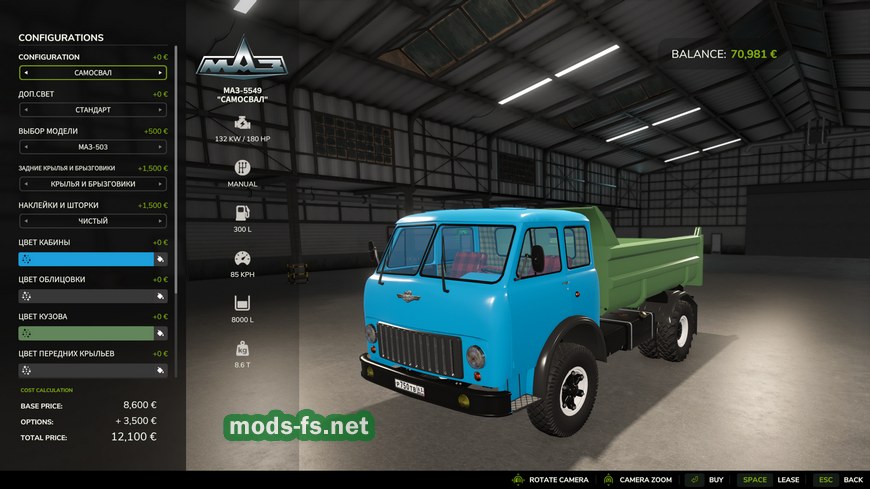Image resolution: width=870 pixels, height=489 pixels.
Task: Open the ЦВЕТ ПЕРЕДНИХ КРЫЛЬЕВ color picker
Action: tap(85, 370)
